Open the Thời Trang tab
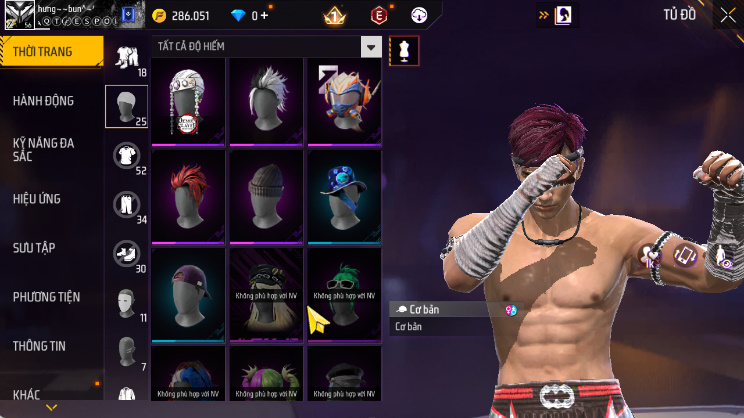The image size is (744, 418). pyautogui.click(x=50, y=51)
